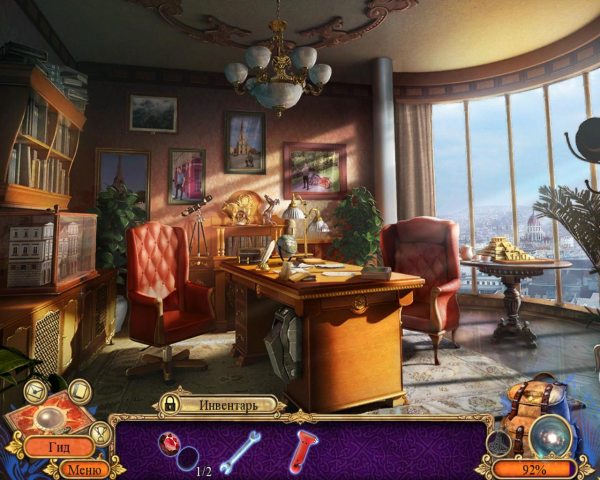Toggle the inventory padlock icon
600x480 pixels.
171,405
